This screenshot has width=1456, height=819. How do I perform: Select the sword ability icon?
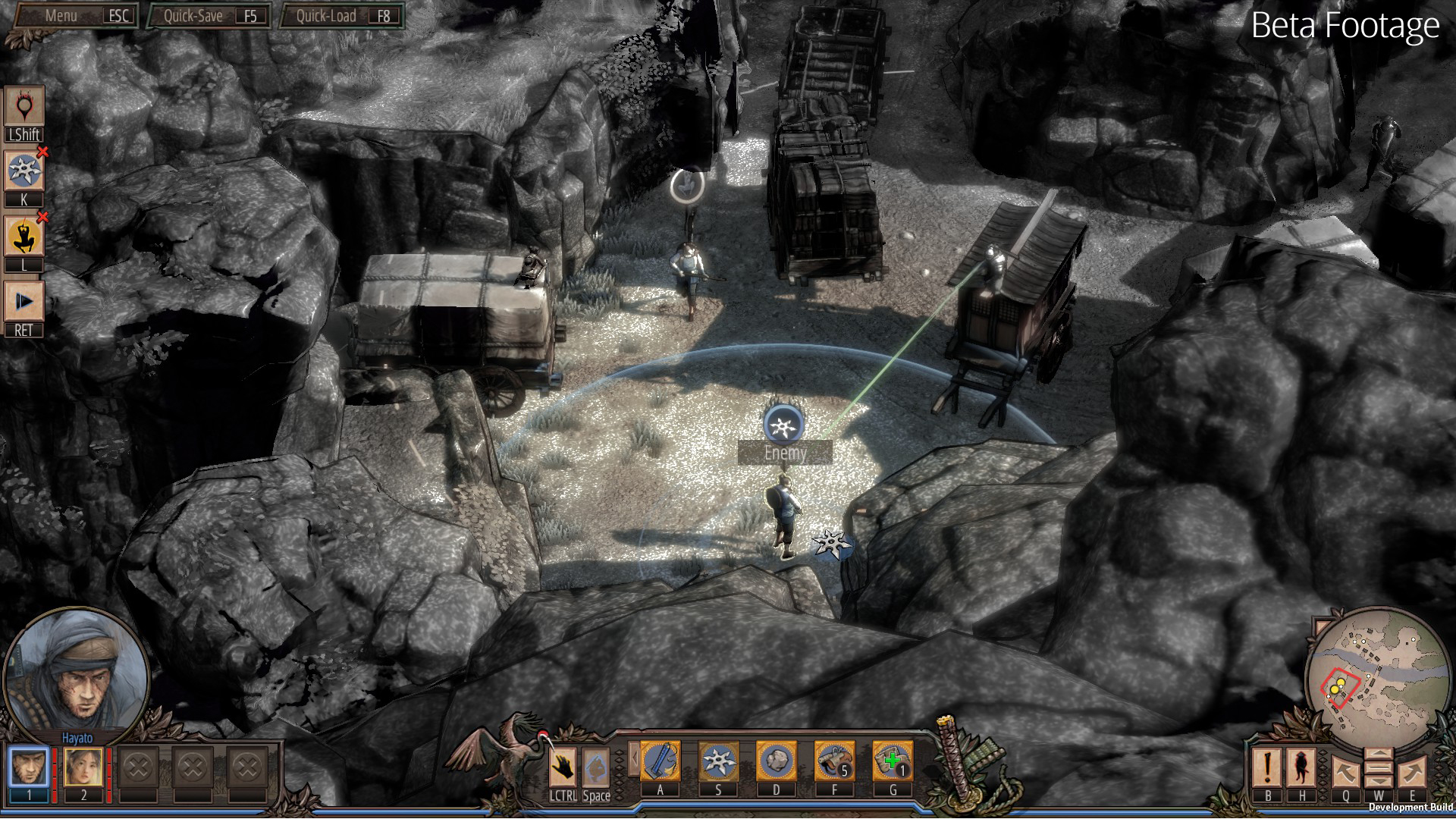(660, 761)
